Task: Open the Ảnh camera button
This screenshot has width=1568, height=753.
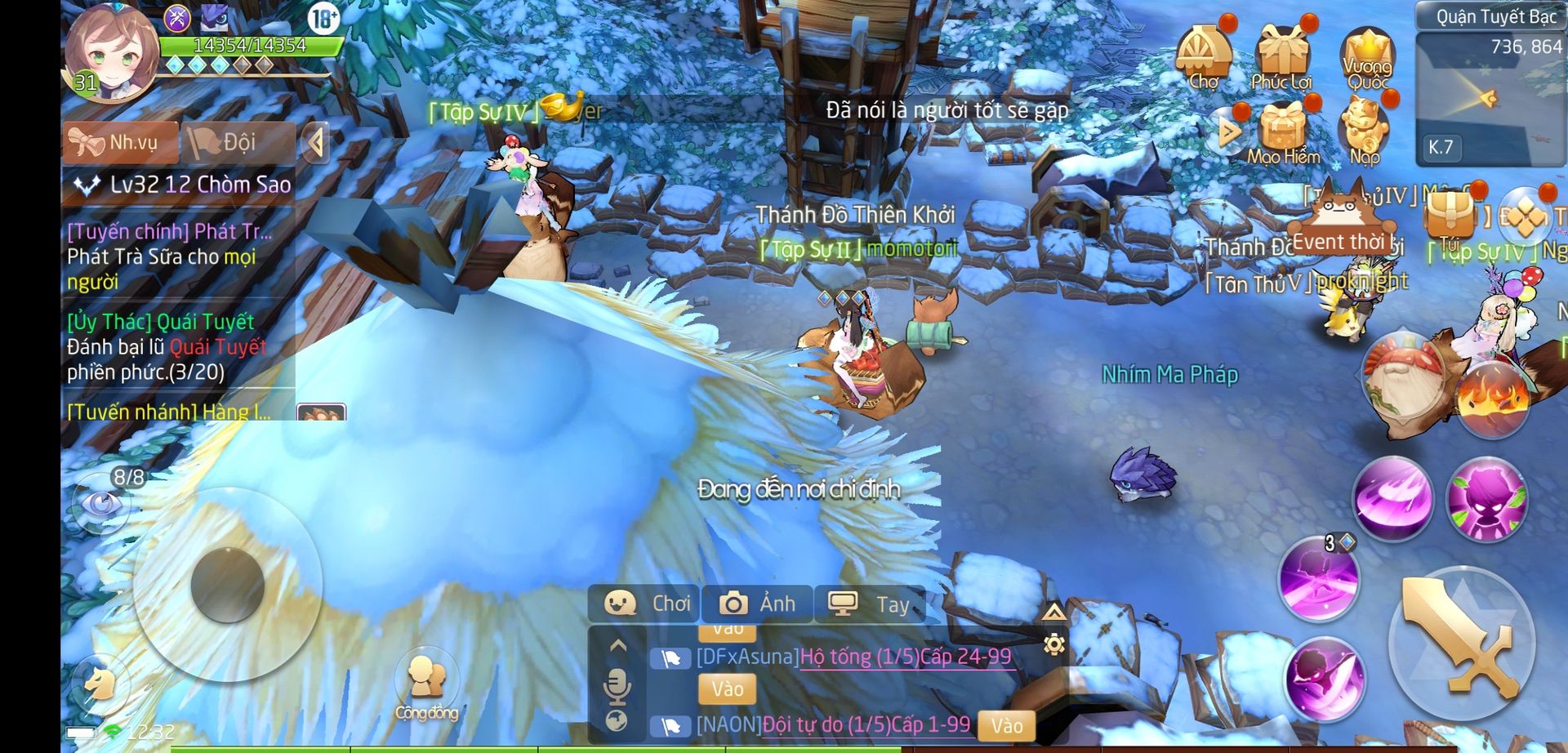Action: 756,604
